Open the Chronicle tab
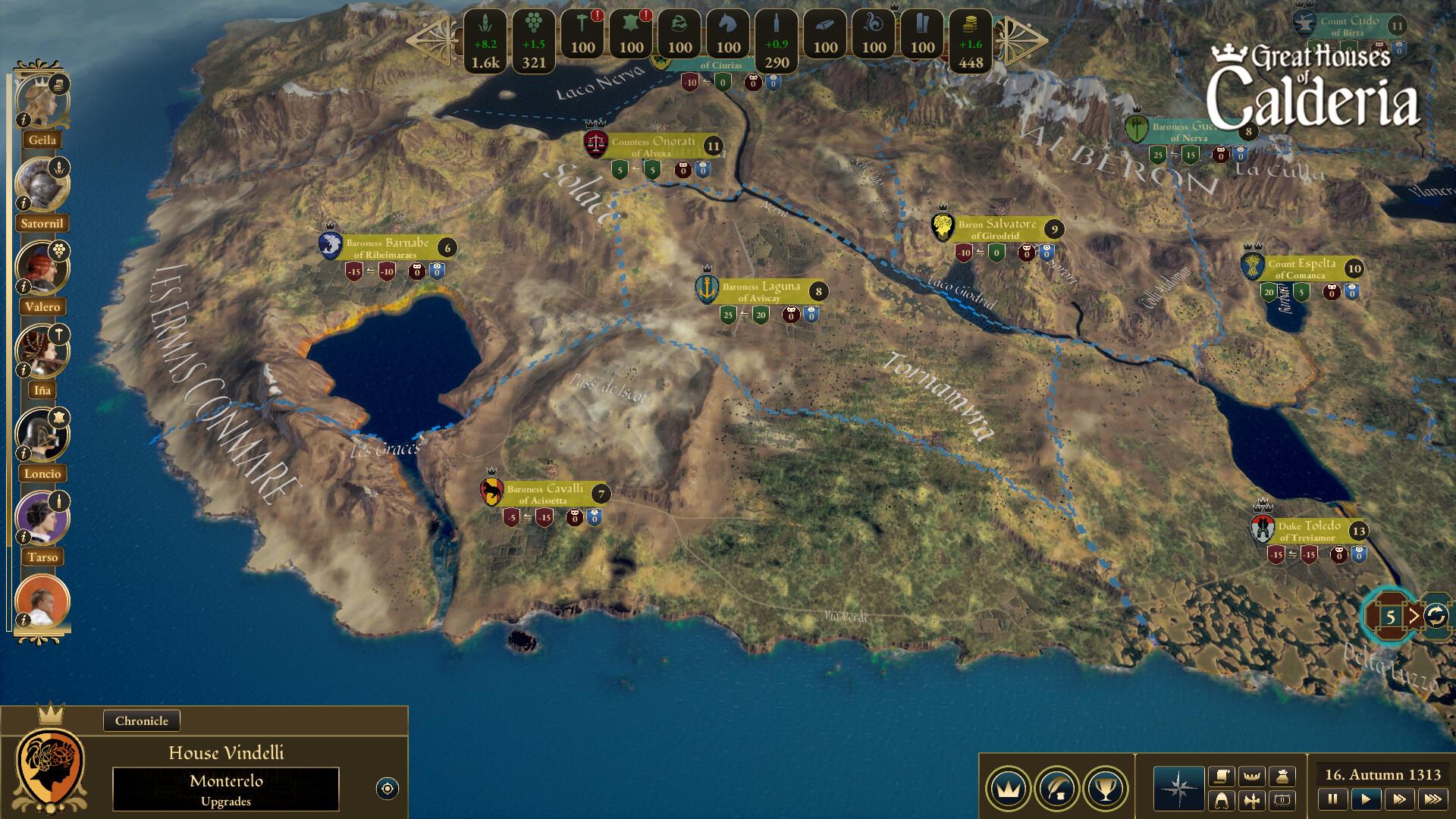The height and width of the screenshot is (819, 1456). [x=142, y=720]
